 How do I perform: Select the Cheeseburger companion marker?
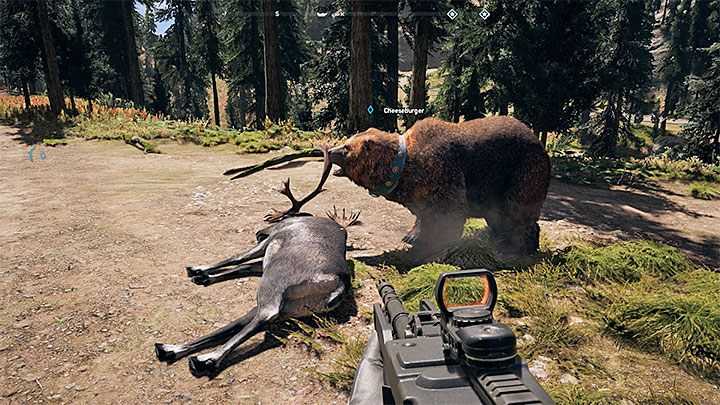pos(370,110)
